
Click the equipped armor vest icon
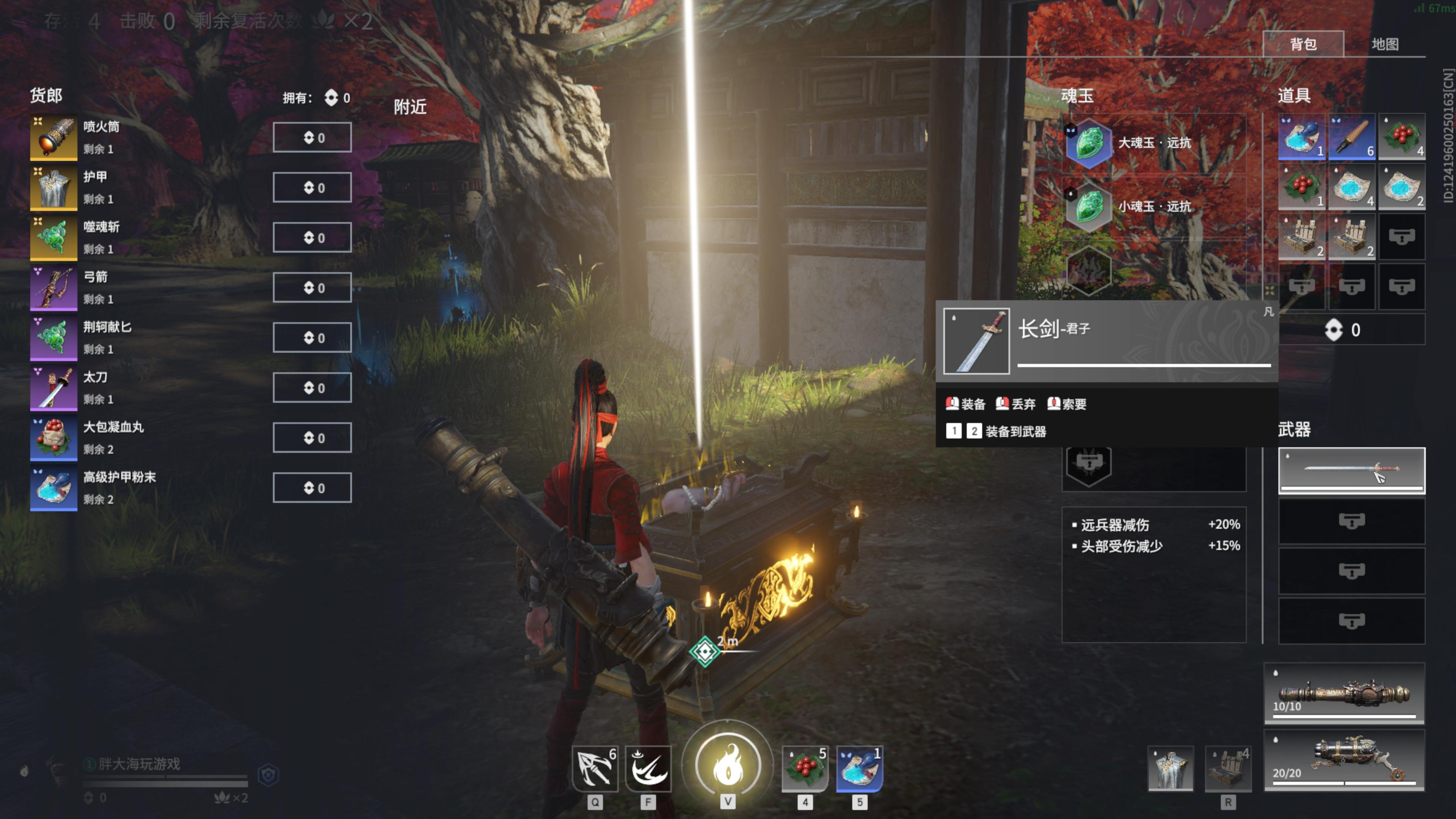(1170, 768)
